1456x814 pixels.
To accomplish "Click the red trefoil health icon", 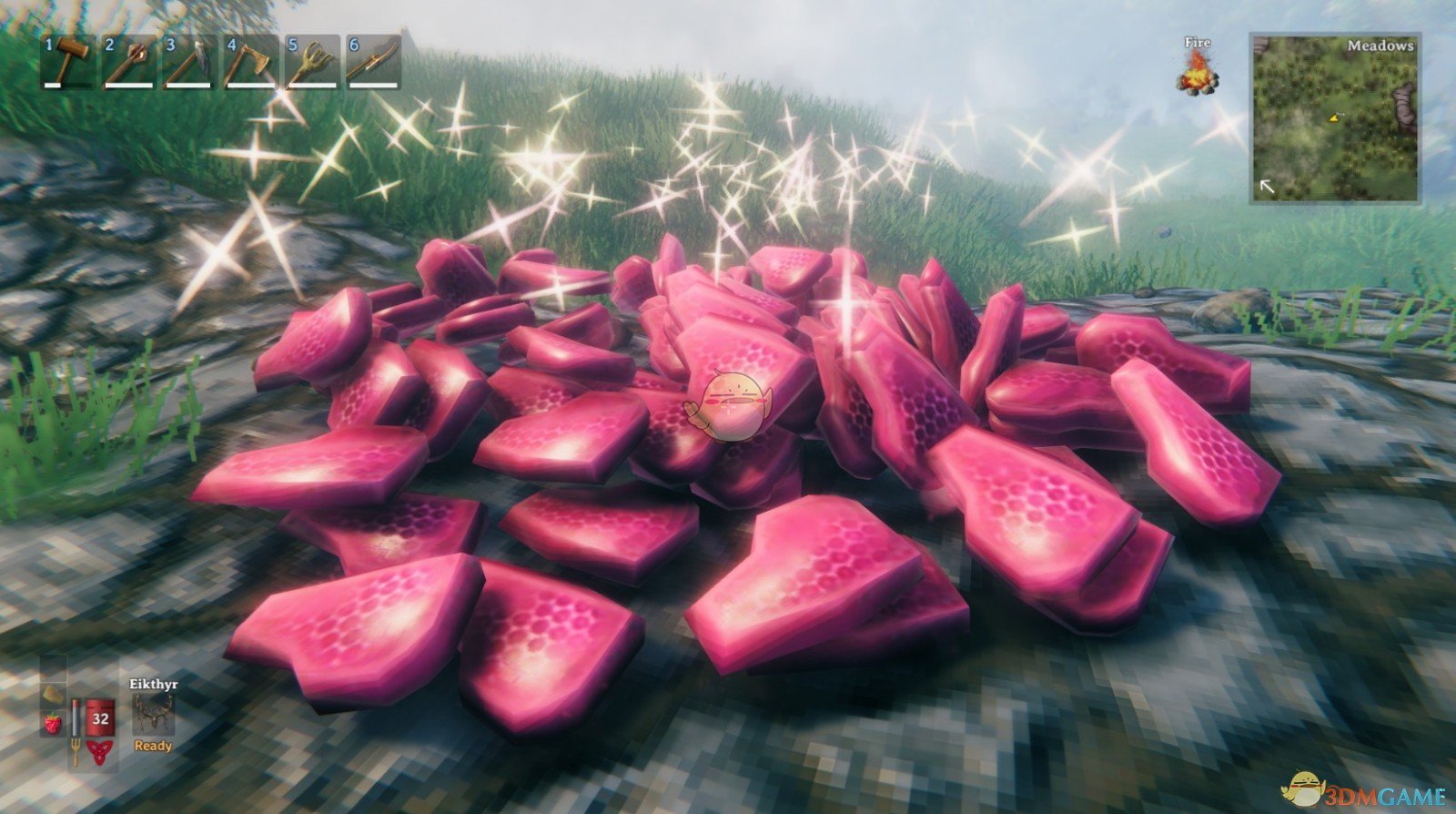I will (x=99, y=751).
